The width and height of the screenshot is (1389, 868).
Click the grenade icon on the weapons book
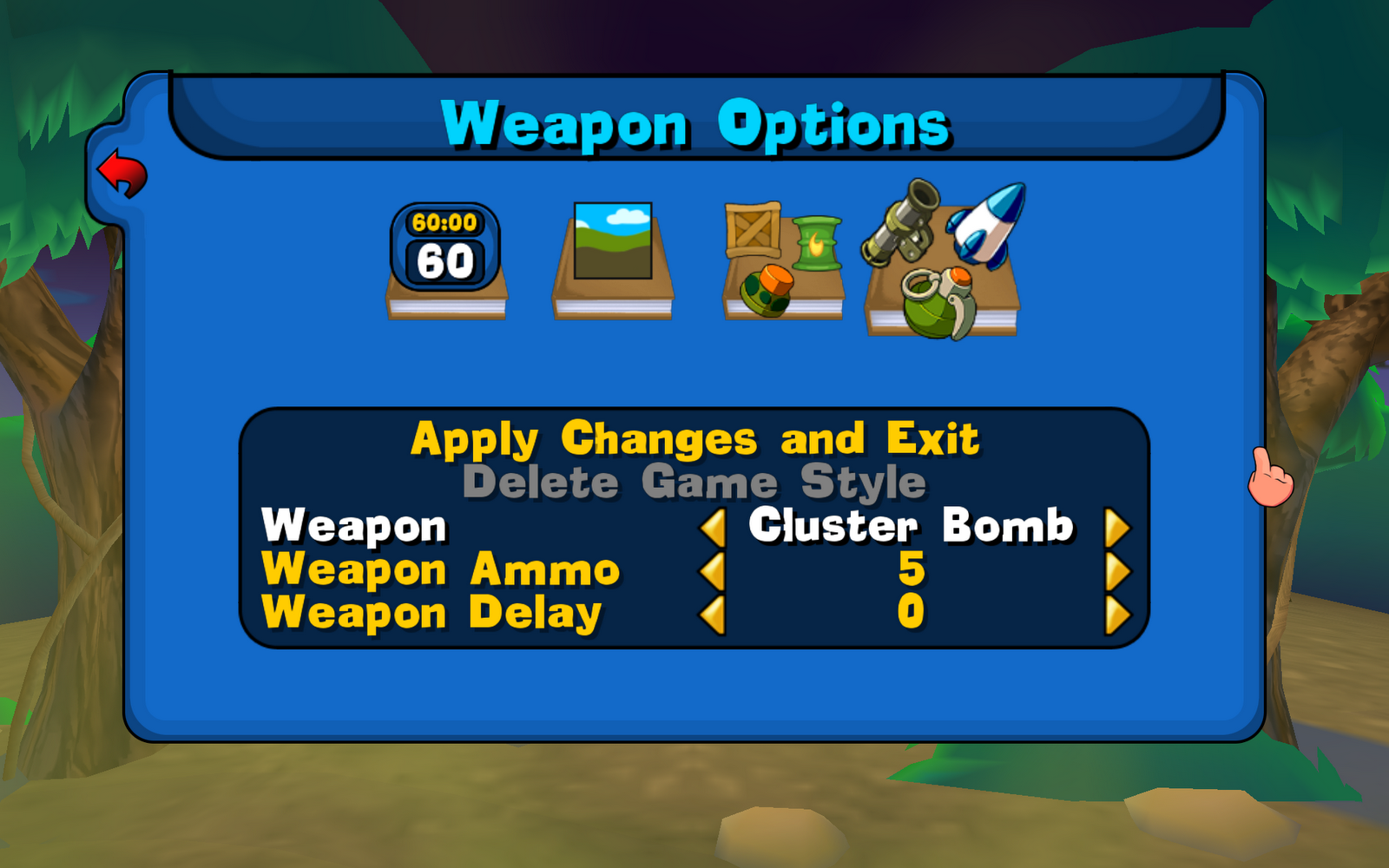[933, 304]
